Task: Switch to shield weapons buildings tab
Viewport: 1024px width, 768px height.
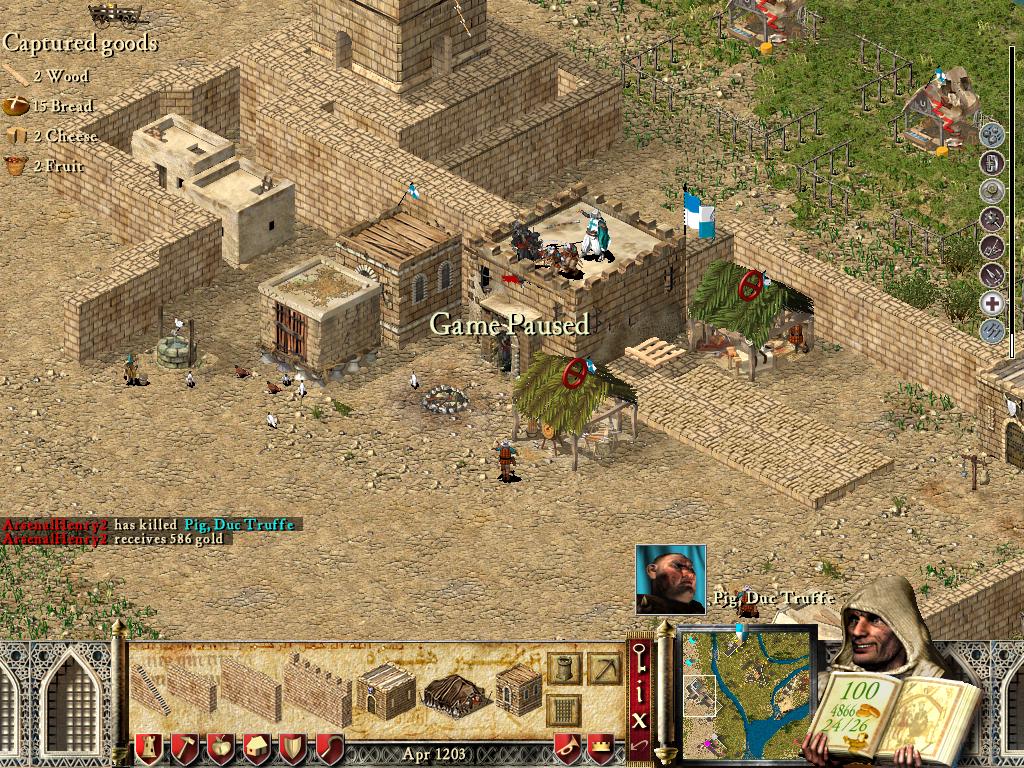Action: point(293,748)
